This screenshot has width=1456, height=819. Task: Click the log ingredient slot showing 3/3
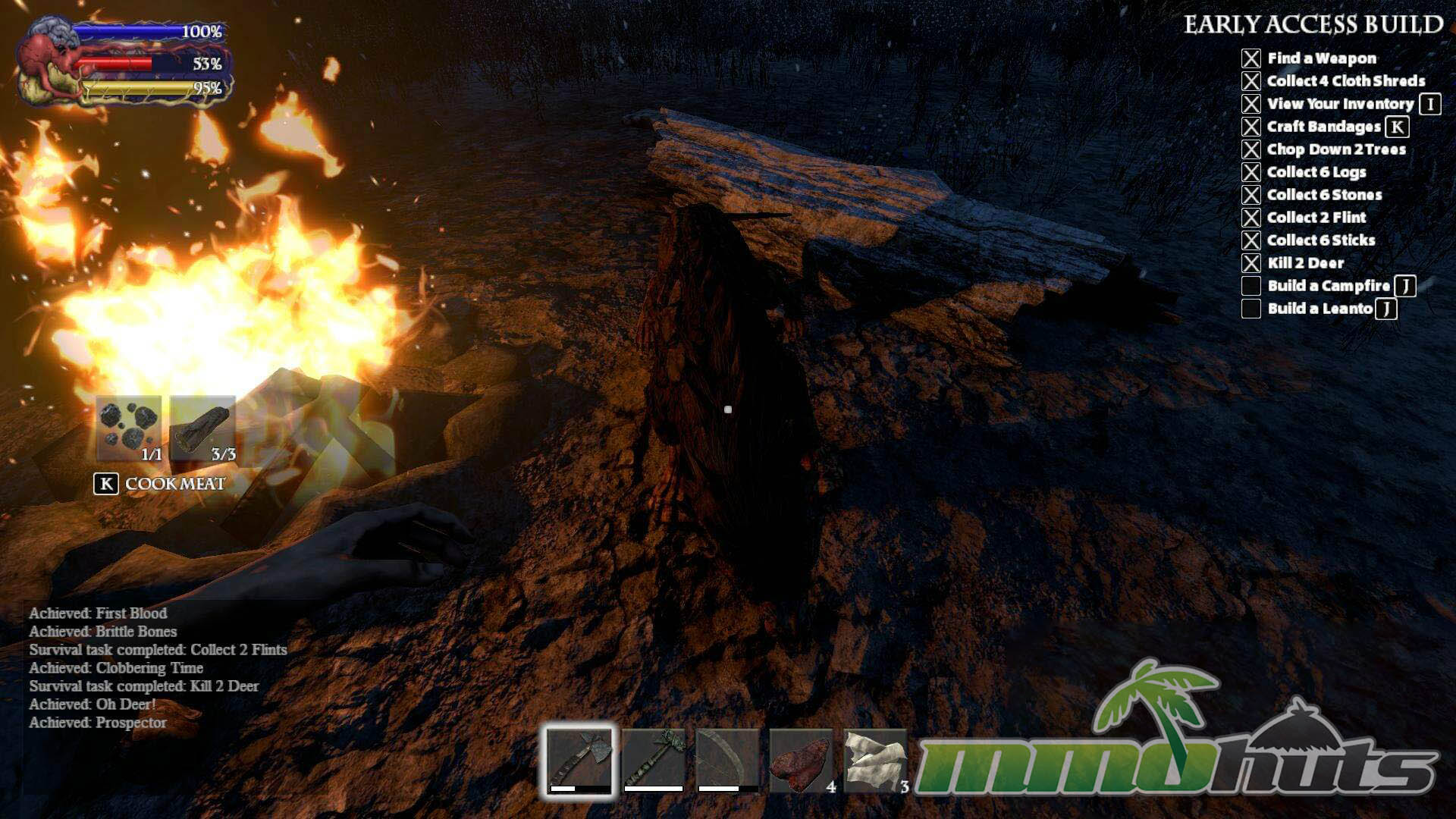click(x=202, y=428)
